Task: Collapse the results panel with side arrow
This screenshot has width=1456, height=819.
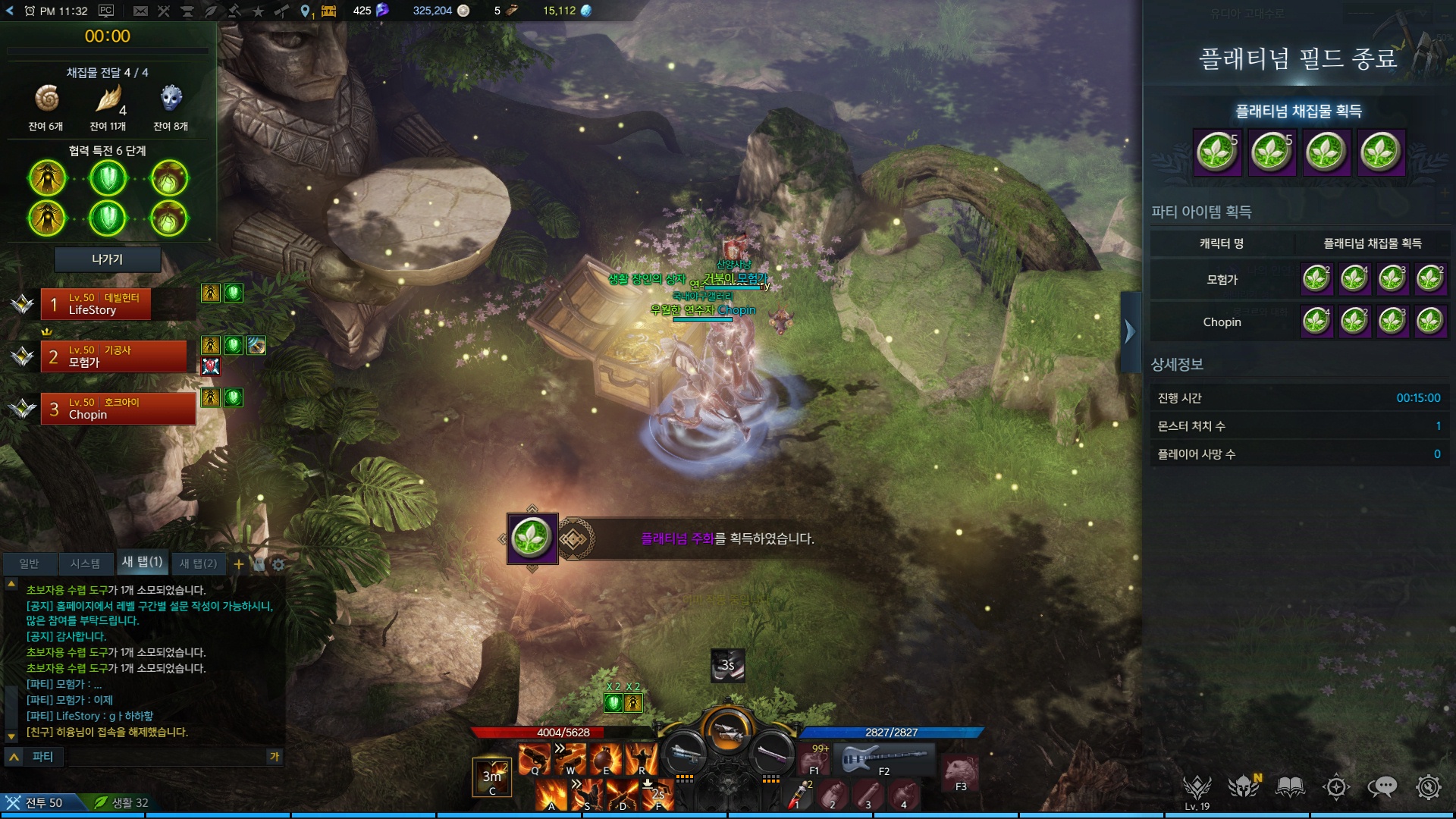Action: tap(1130, 331)
